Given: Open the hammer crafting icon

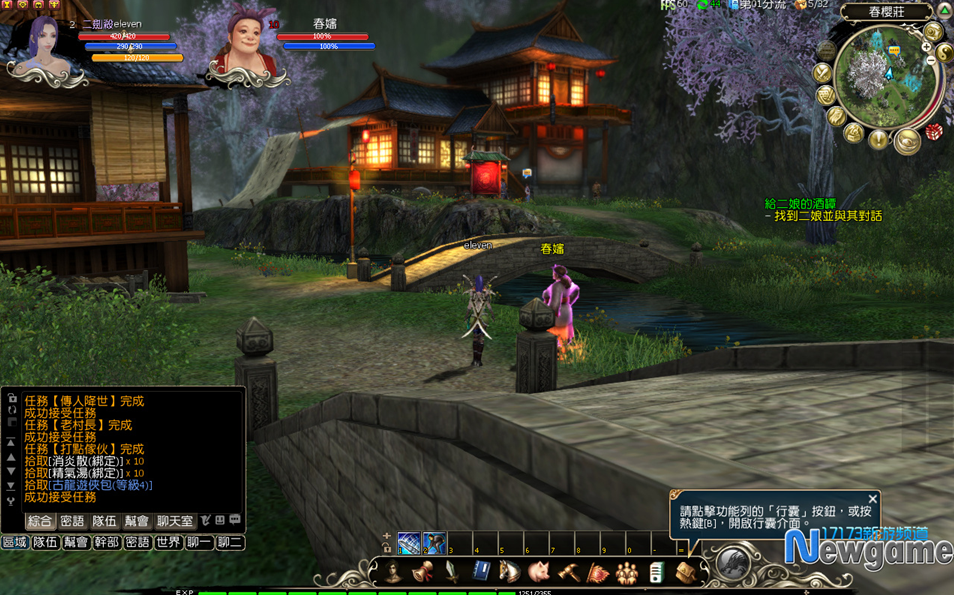Looking at the screenshot, I should point(569,572).
